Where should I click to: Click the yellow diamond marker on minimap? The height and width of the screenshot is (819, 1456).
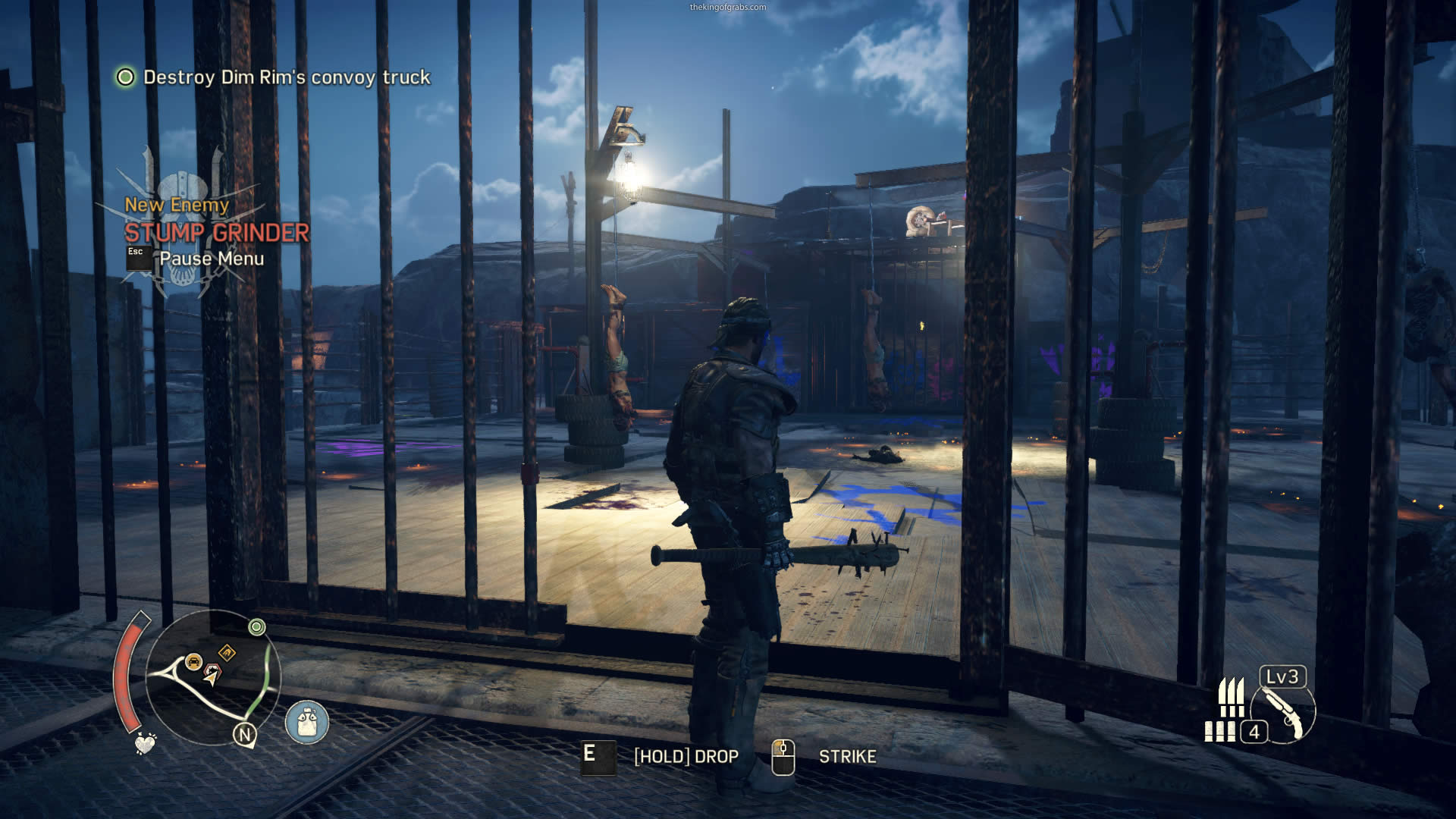pos(227,652)
